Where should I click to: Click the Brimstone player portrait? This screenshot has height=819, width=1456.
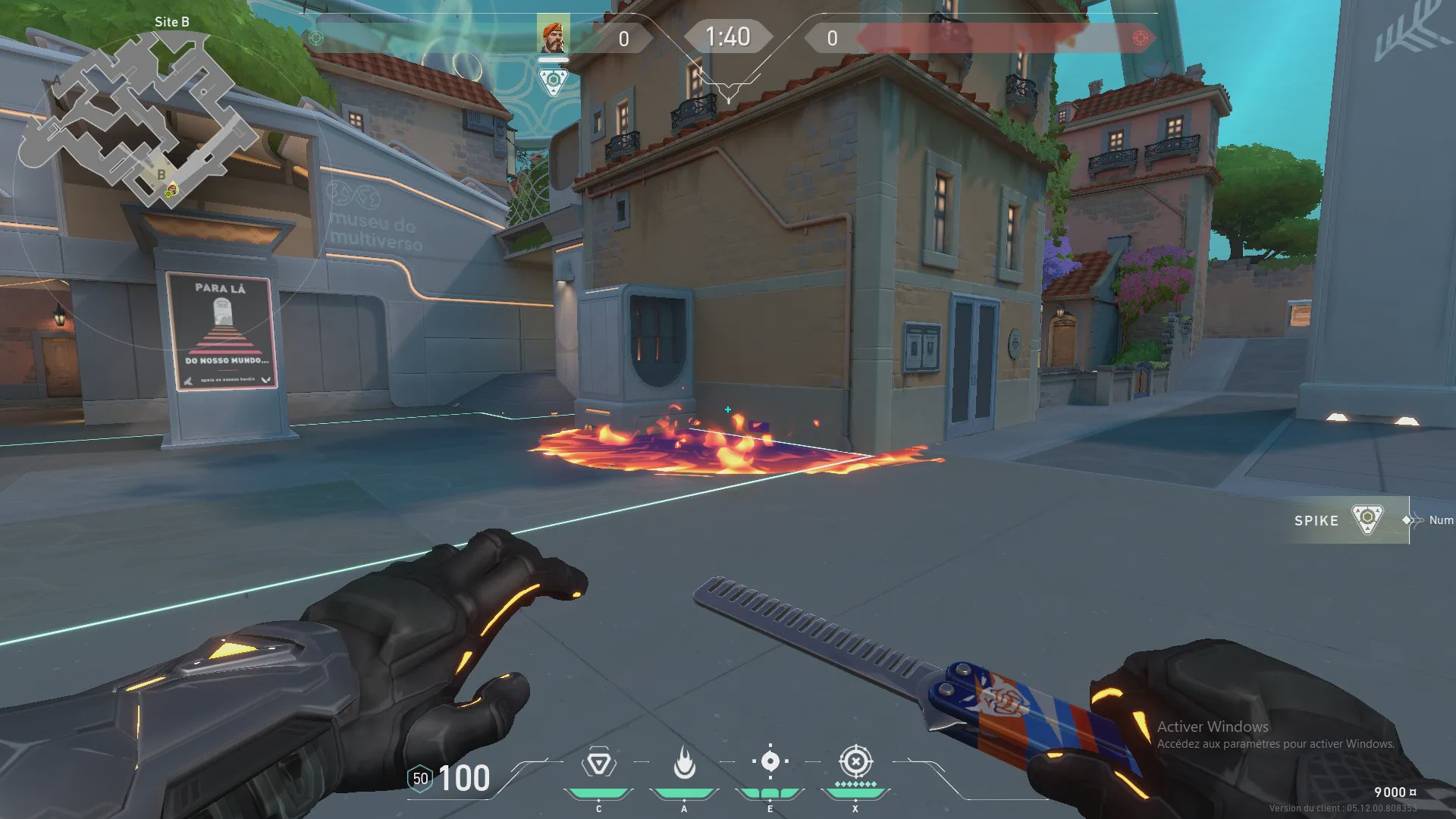click(553, 36)
